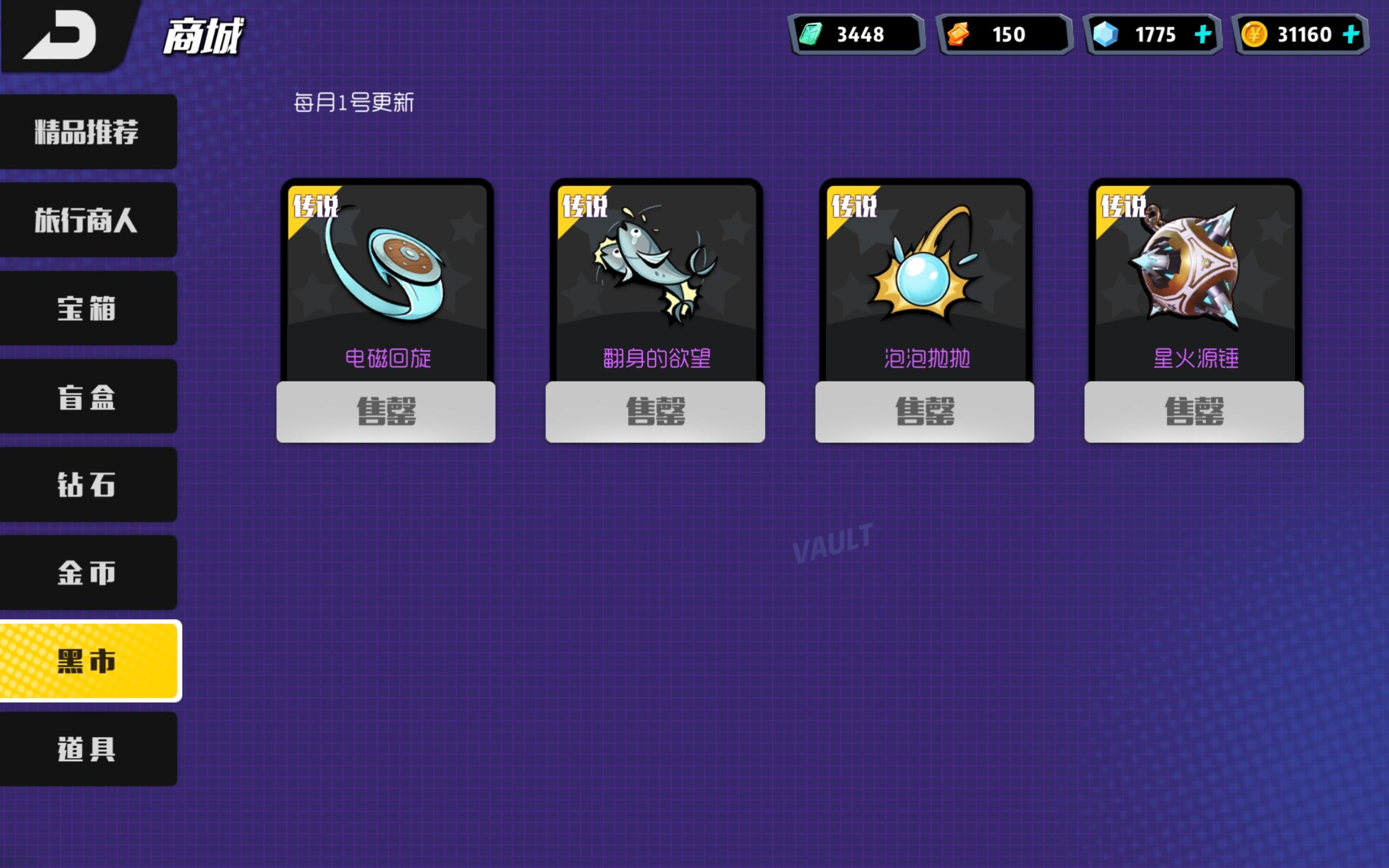Open the 盲盒 shop category
This screenshot has height=868, width=1389.
pyautogui.click(x=87, y=397)
